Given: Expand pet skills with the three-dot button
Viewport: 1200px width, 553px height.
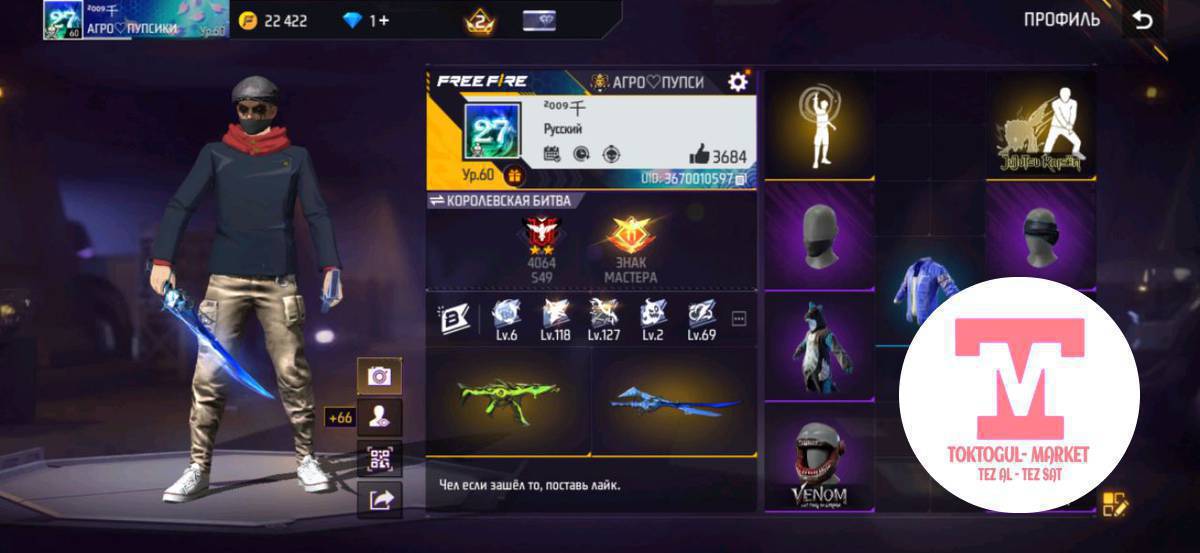Looking at the screenshot, I should point(739,318).
